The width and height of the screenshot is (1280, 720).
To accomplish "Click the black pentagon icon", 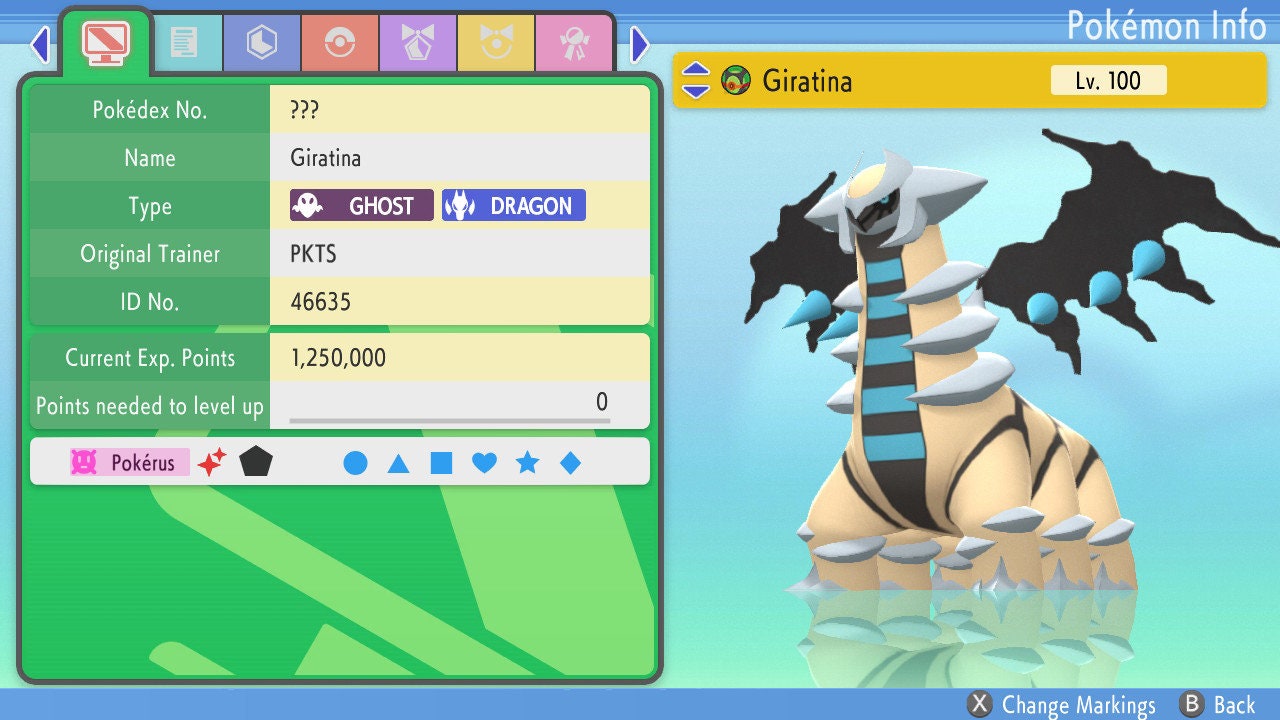I will 256,462.
